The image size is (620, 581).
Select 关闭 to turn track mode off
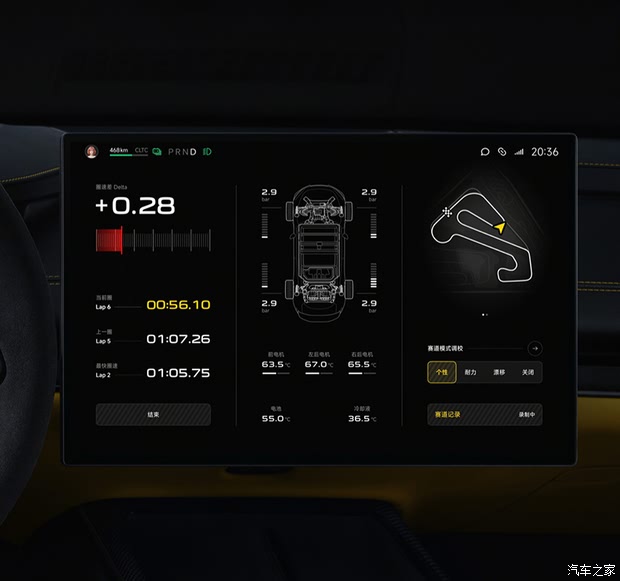(527, 372)
